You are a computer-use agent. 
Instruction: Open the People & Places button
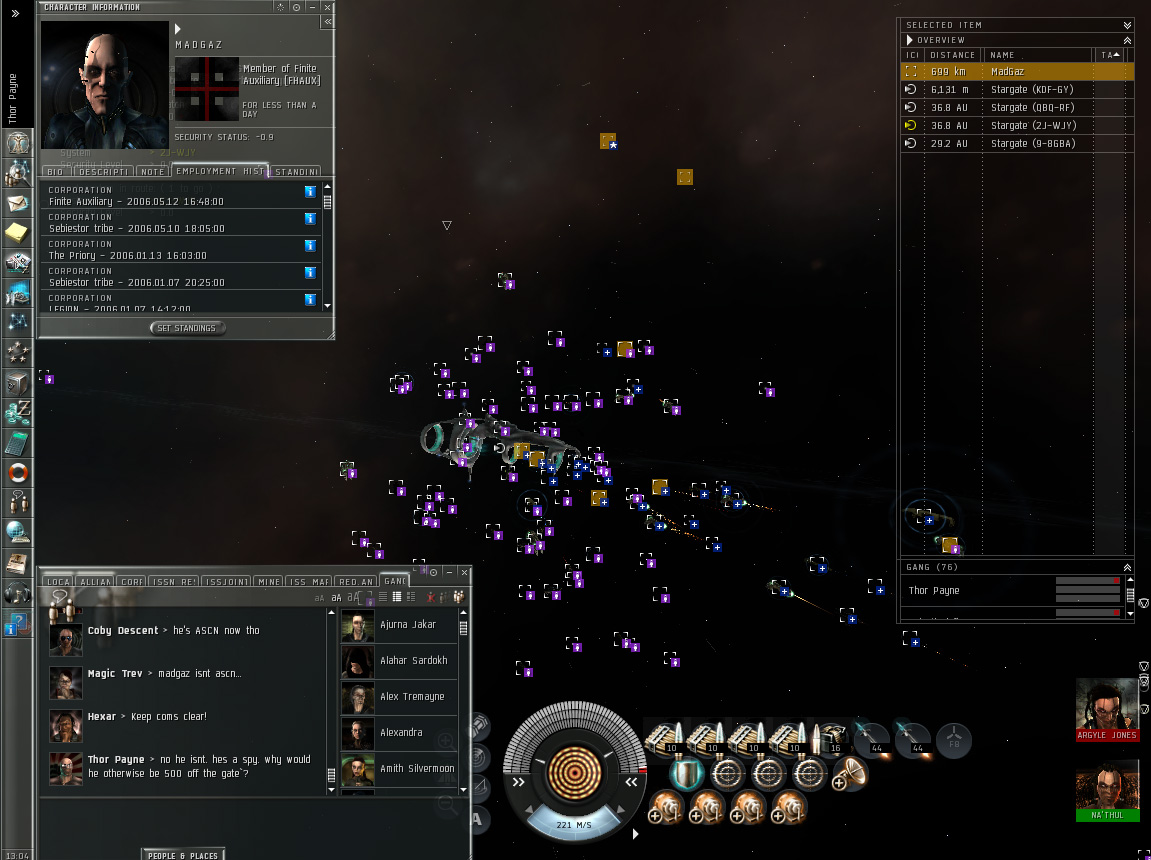(183, 855)
